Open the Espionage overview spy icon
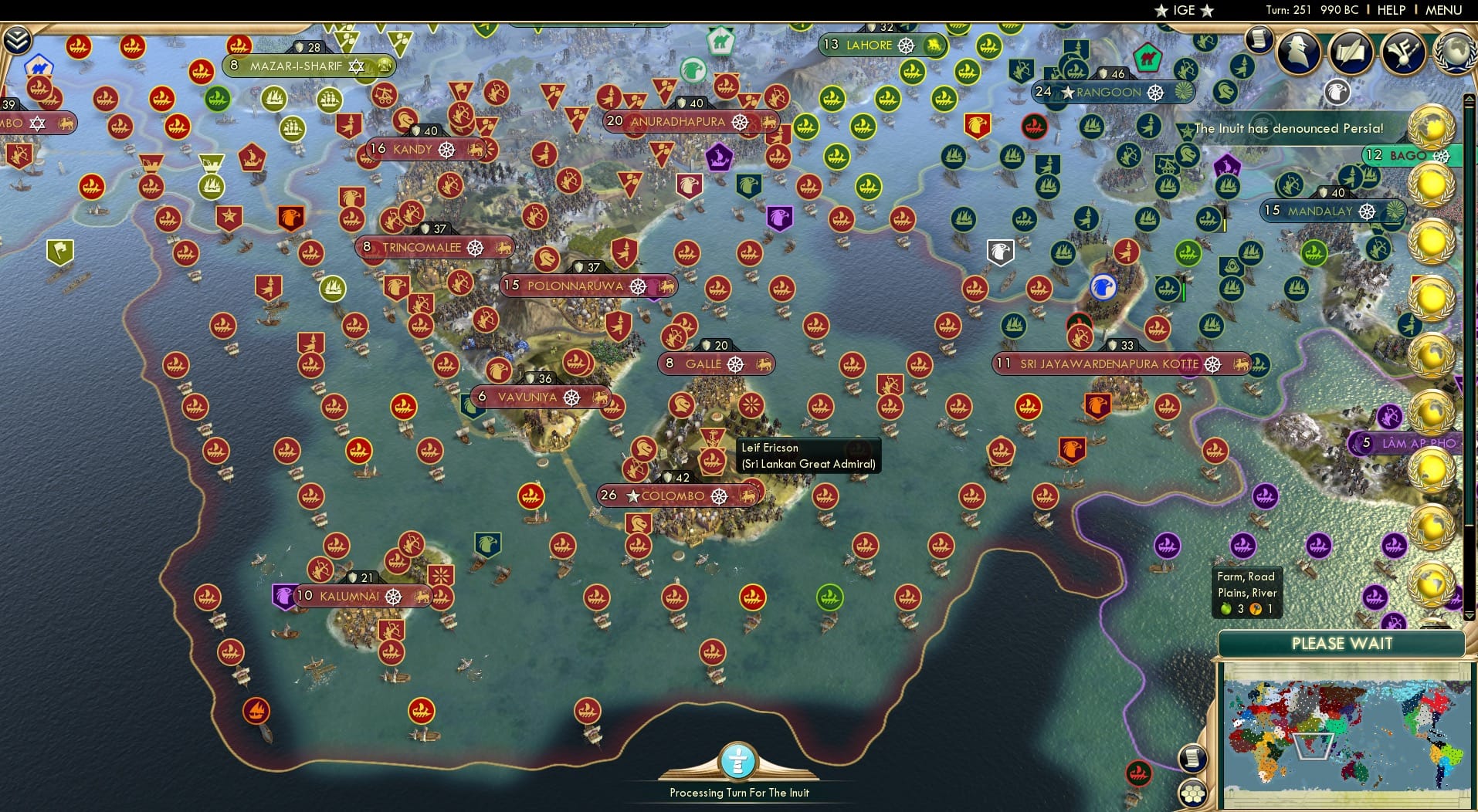The width and height of the screenshot is (1478, 812). coord(1298,54)
